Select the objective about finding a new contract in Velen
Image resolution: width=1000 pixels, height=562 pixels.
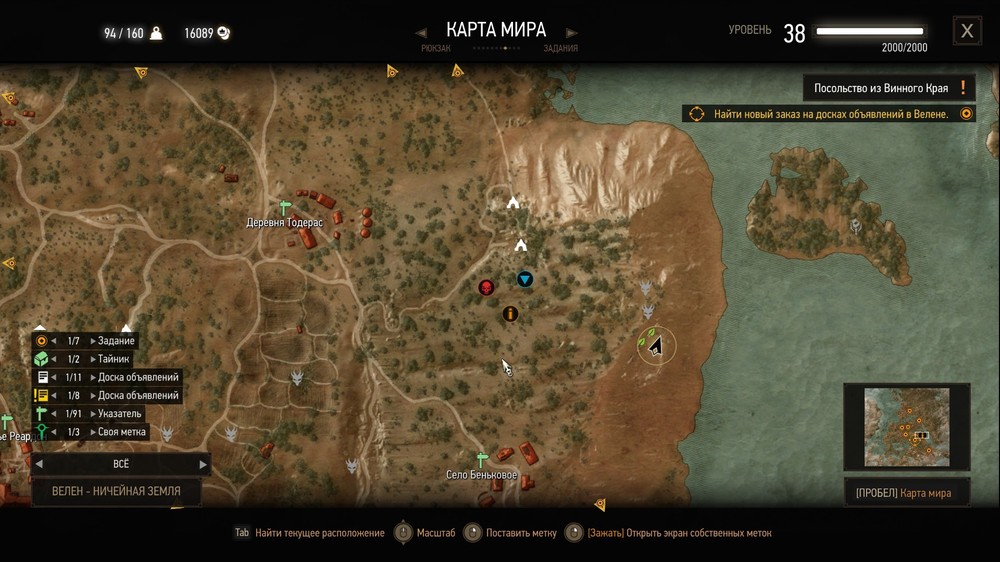click(830, 114)
